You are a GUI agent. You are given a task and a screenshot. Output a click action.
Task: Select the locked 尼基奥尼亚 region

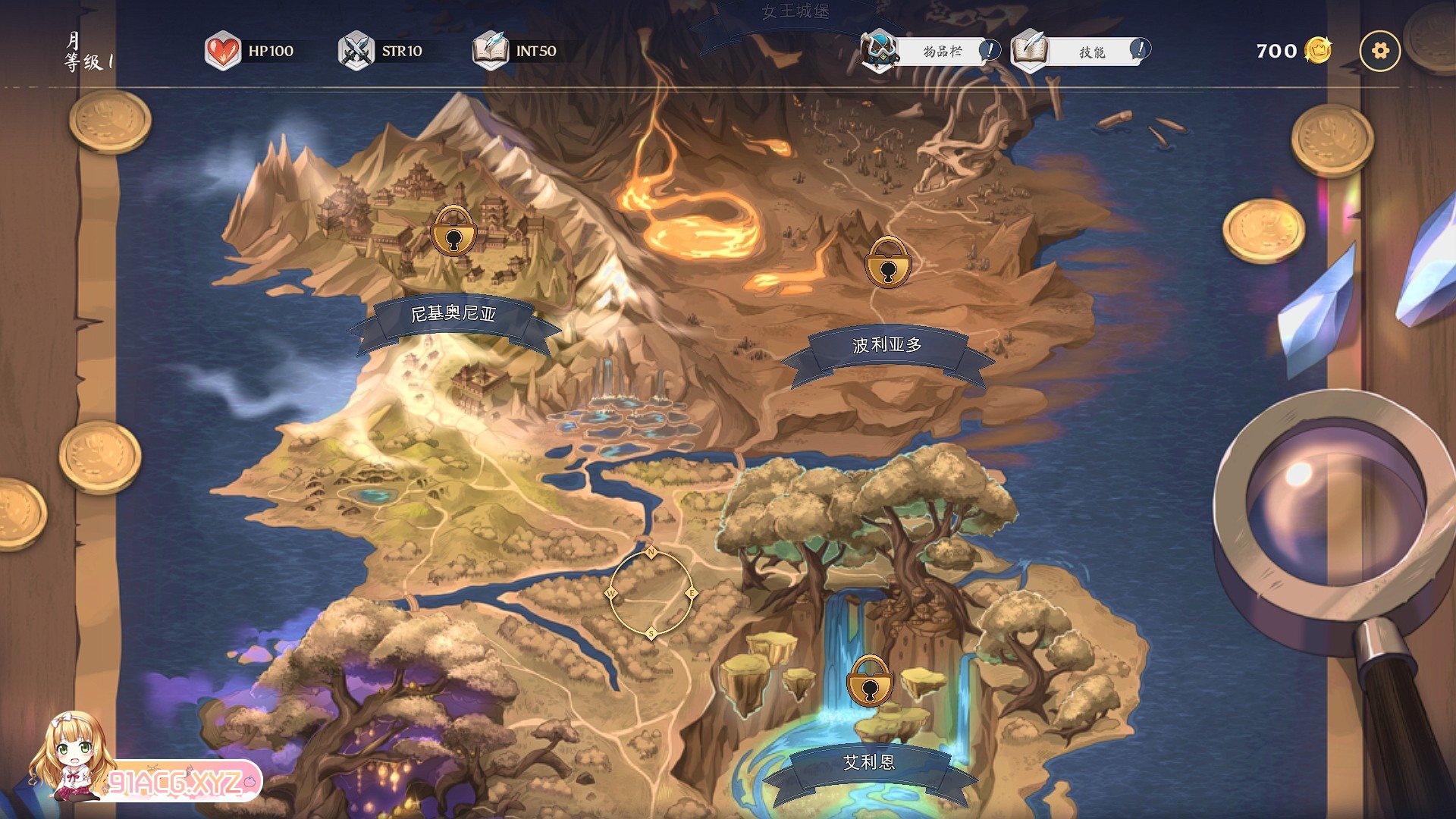coord(453,231)
